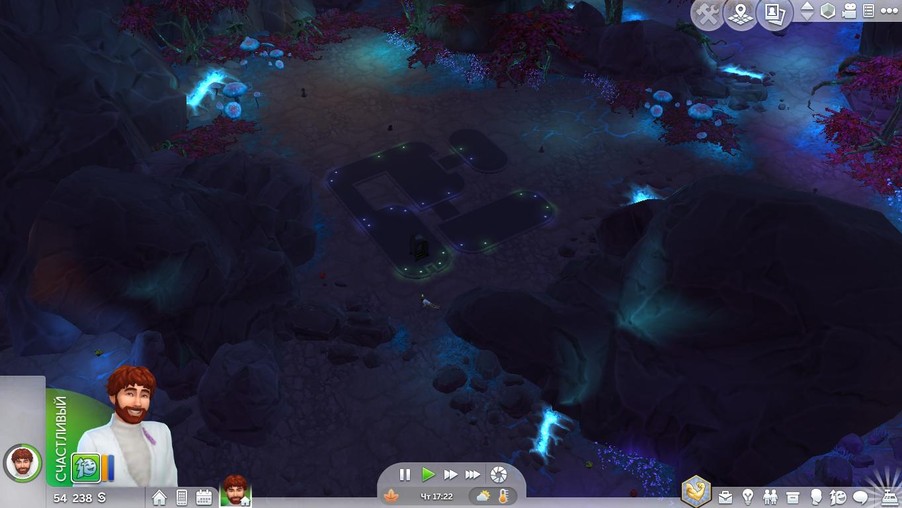Viewport: 902px width, 508px height.
Task: Pause the game
Action: coord(405,475)
